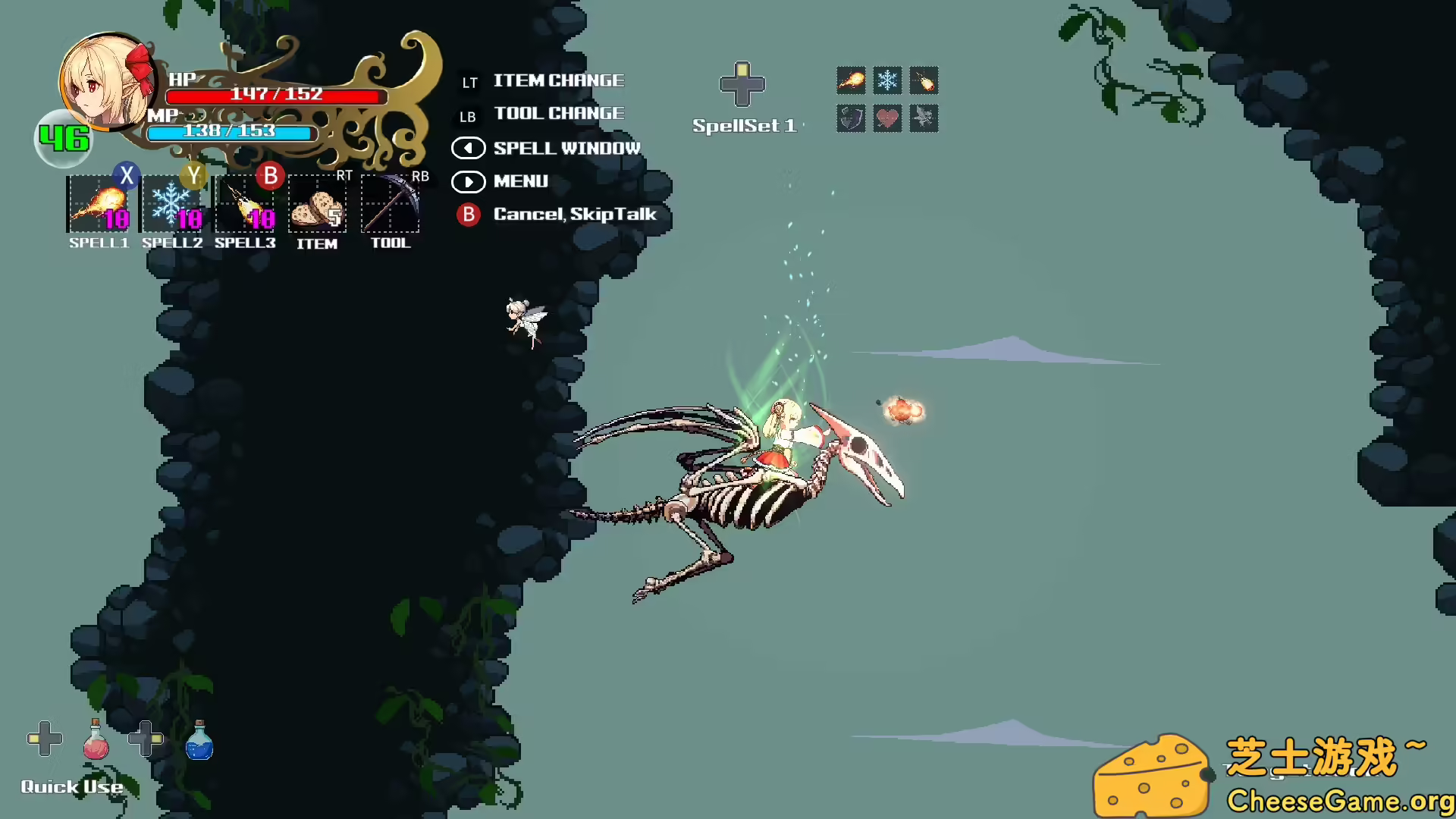Click the ice spell icon in SpellSet 1 grid
Screen dimensions: 1456x819
click(x=887, y=81)
